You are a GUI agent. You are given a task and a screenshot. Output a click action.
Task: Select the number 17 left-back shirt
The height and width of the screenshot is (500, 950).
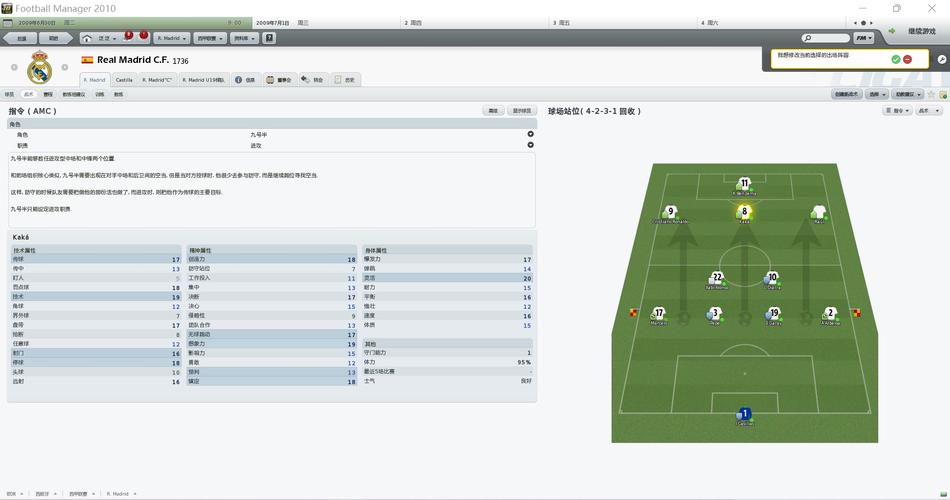(x=658, y=313)
